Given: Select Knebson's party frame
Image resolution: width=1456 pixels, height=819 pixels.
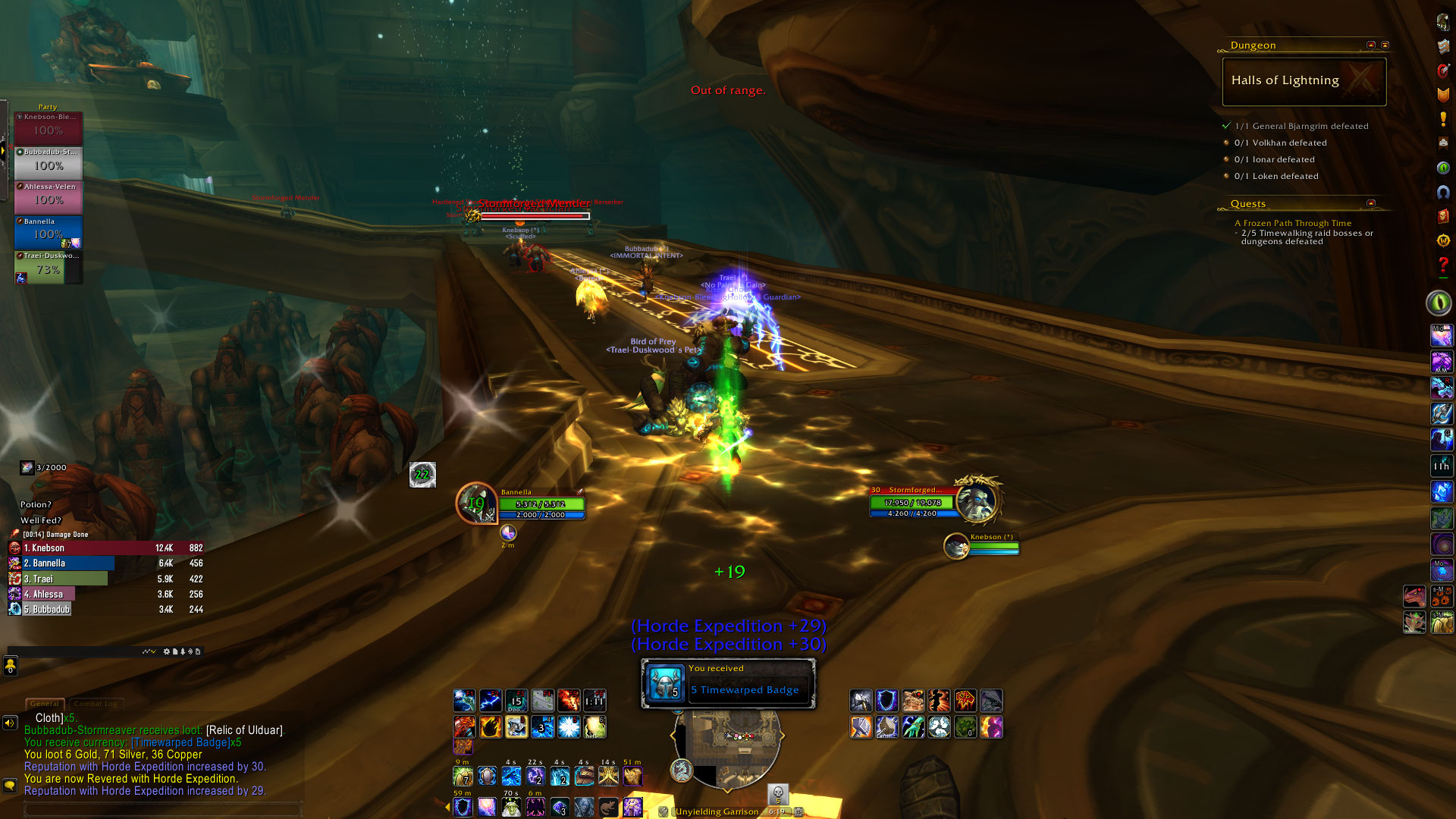Looking at the screenshot, I should click(x=48, y=128).
